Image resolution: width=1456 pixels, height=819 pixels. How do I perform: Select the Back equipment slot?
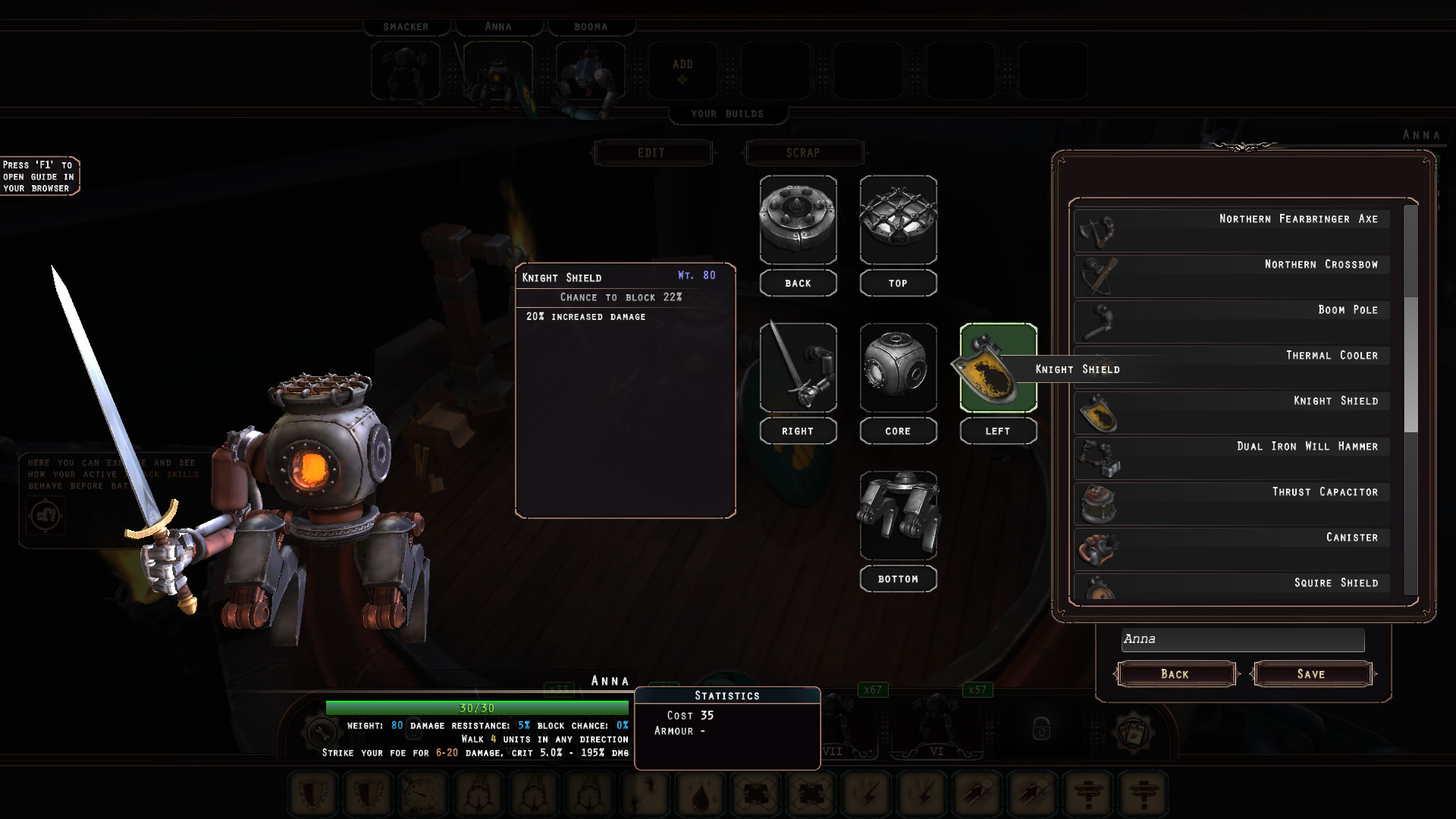[798, 220]
